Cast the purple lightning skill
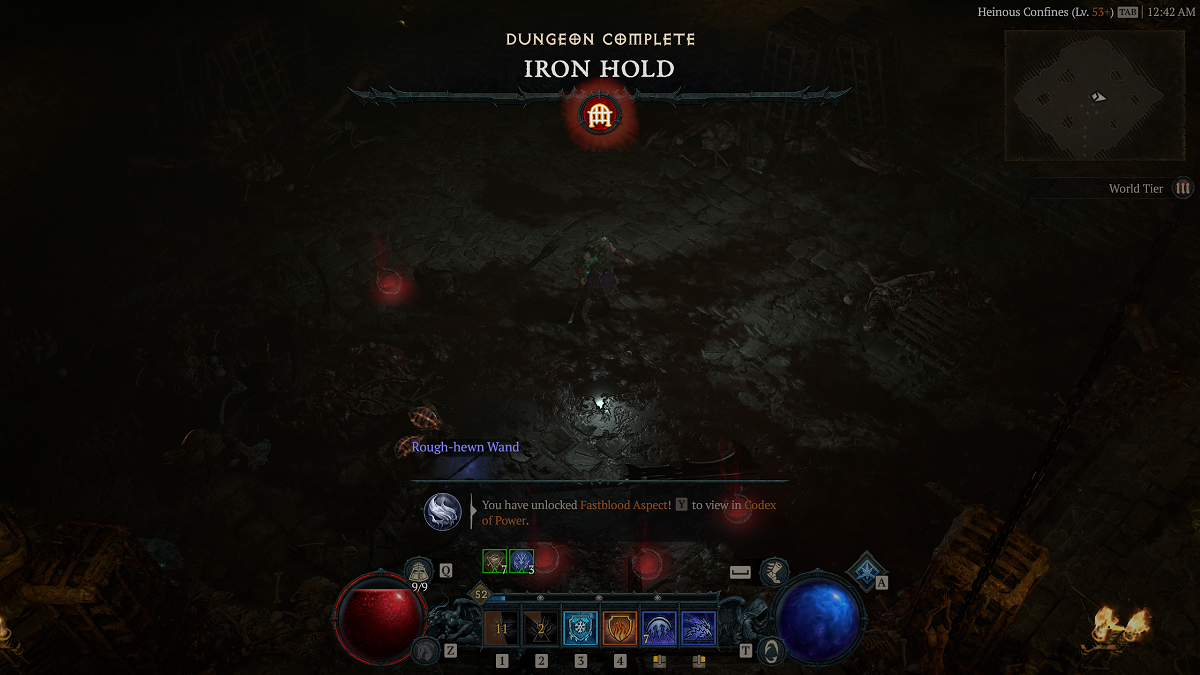The height and width of the screenshot is (675, 1200). pos(698,629)
